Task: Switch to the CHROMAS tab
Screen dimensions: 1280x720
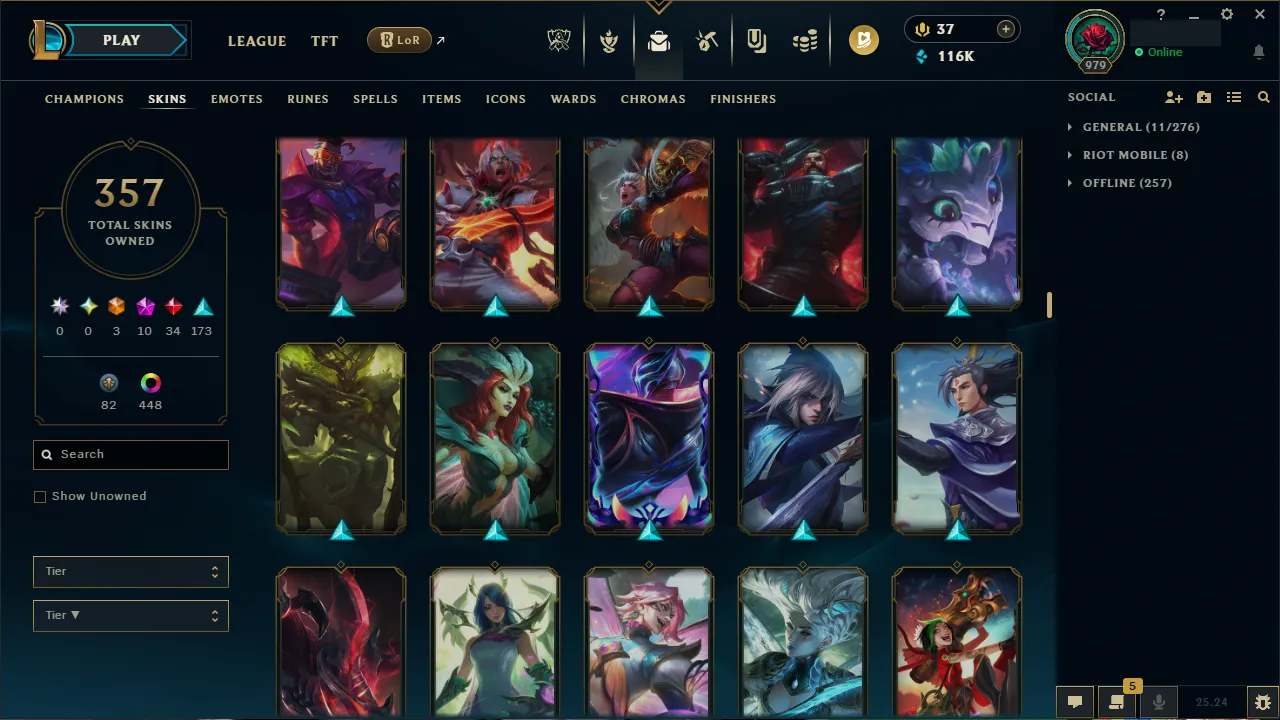Action: click(653, 99)
